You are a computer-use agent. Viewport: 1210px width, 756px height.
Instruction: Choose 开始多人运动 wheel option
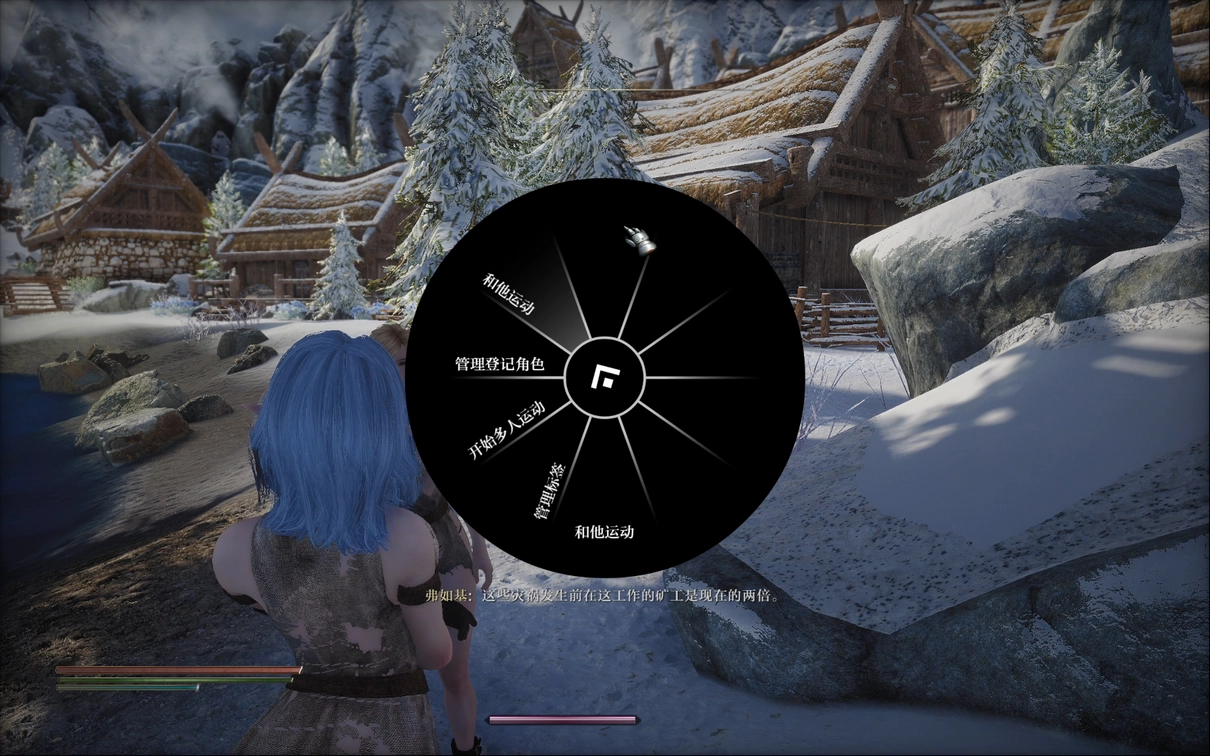click(506, 430)
